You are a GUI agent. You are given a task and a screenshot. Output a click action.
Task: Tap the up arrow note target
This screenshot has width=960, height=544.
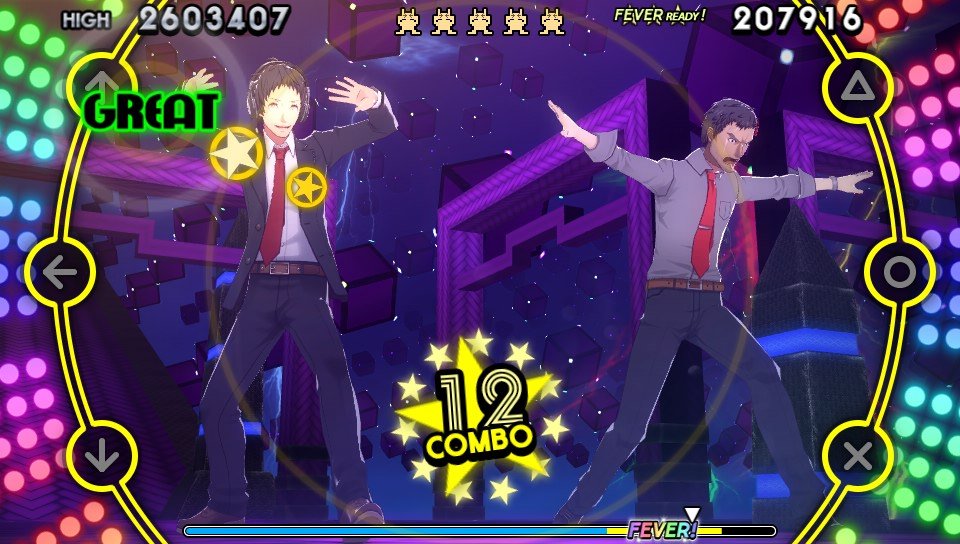click(101, 82)
